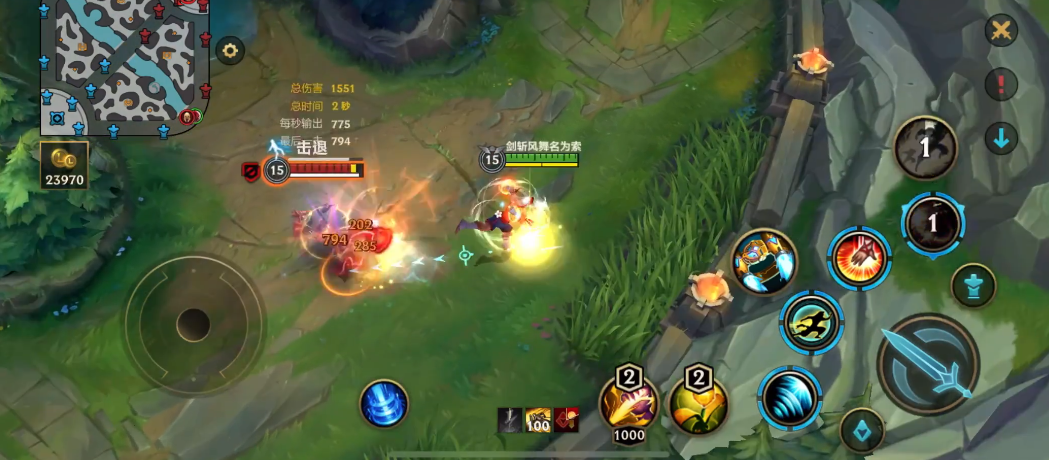Send the red exclamation danger ping
Image resolution: width=1049 pixels, height=460 pixels.
(x=1001, y=84)
